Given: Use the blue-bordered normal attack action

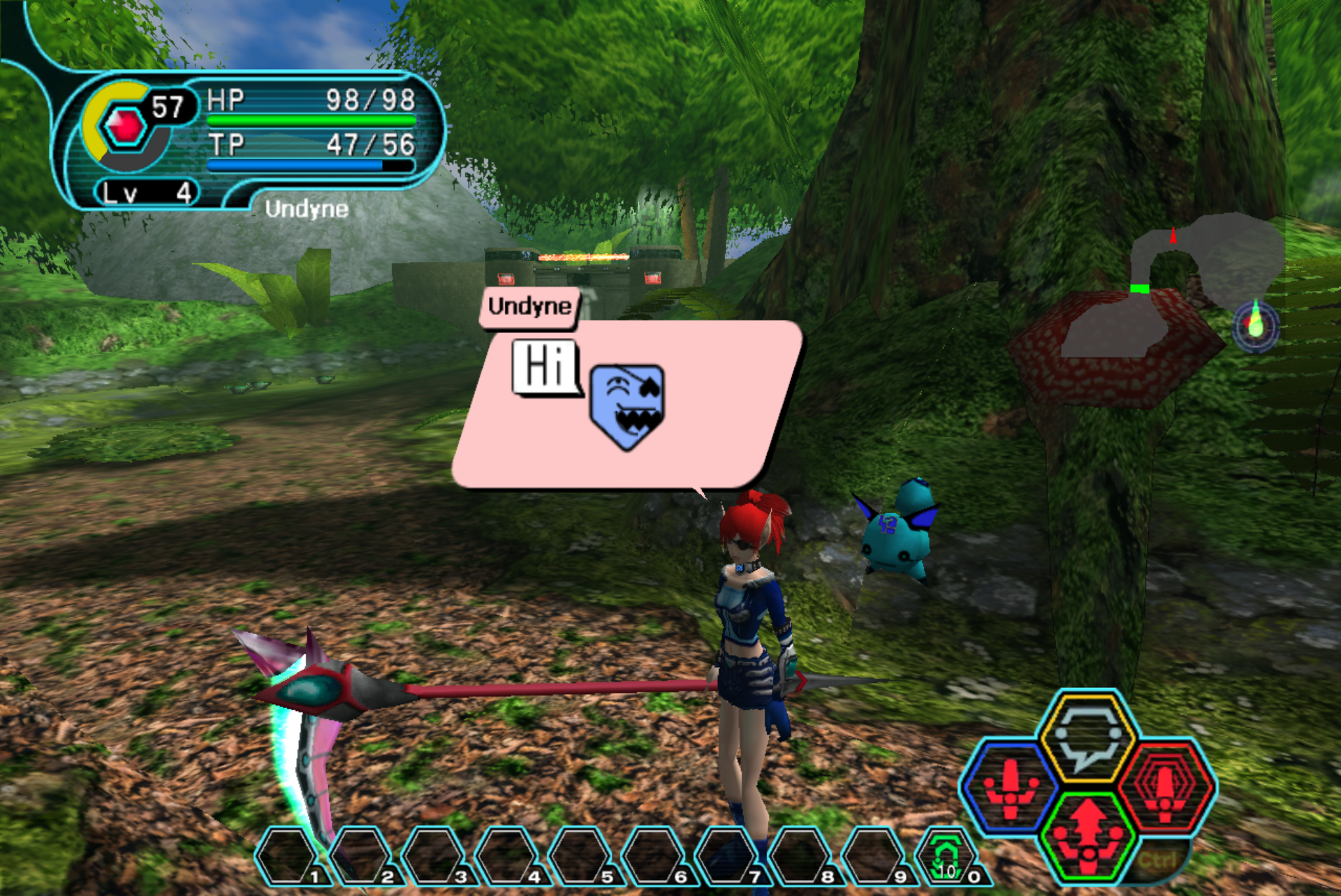Looking at the screenshot, I should (x=1010, y=788).
